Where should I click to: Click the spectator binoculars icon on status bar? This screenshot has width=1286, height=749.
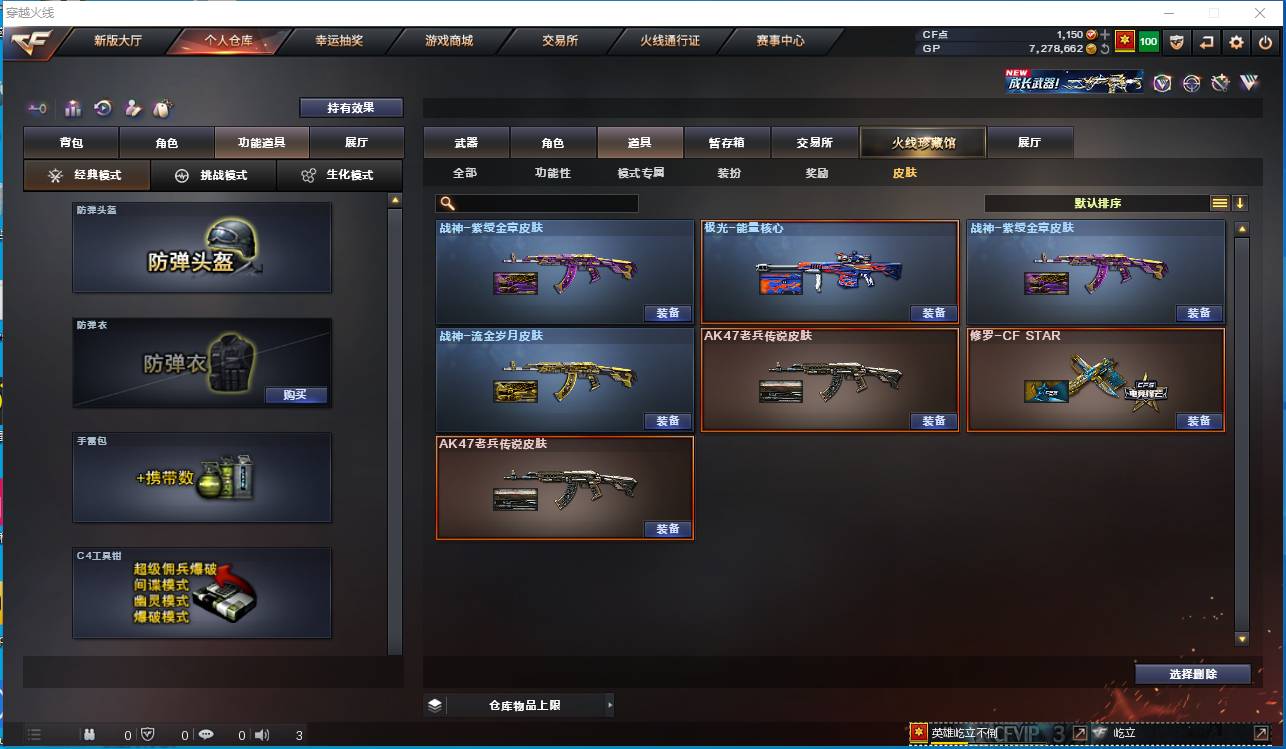pyautogui.click(x=89, y=734)
